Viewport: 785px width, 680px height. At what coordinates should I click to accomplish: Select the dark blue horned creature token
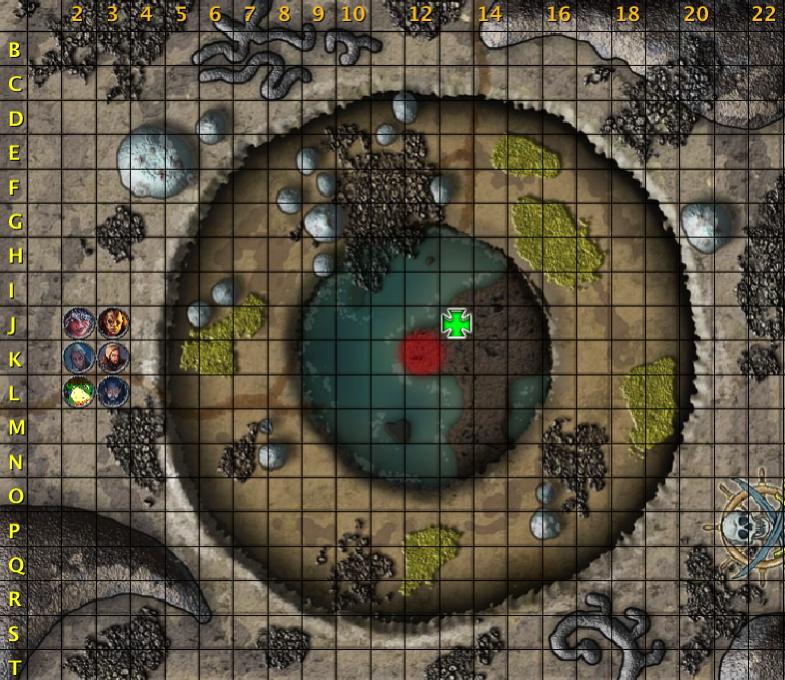coord(112,391)
